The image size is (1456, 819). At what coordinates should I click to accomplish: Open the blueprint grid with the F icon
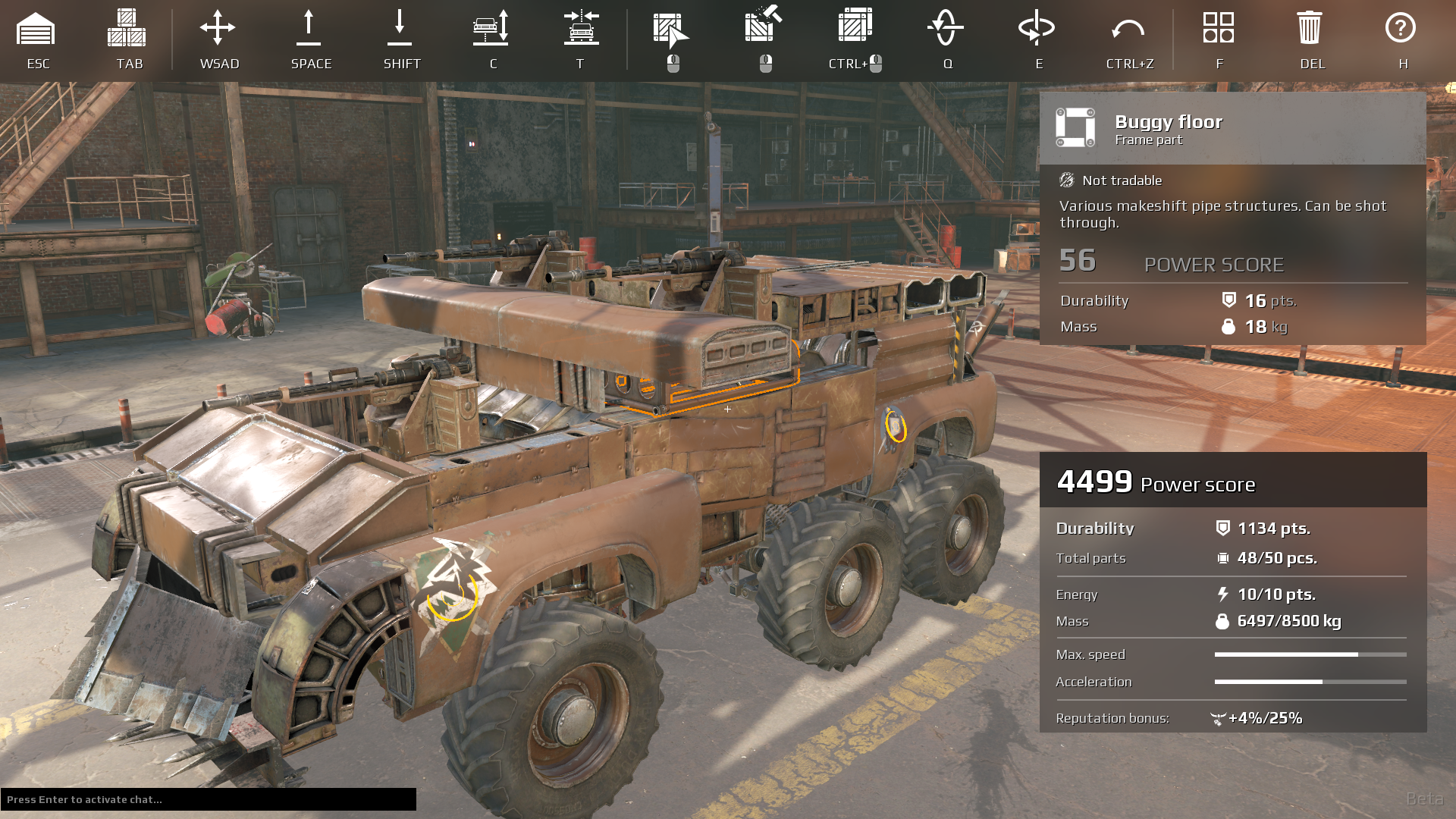tap(1219, 27)
